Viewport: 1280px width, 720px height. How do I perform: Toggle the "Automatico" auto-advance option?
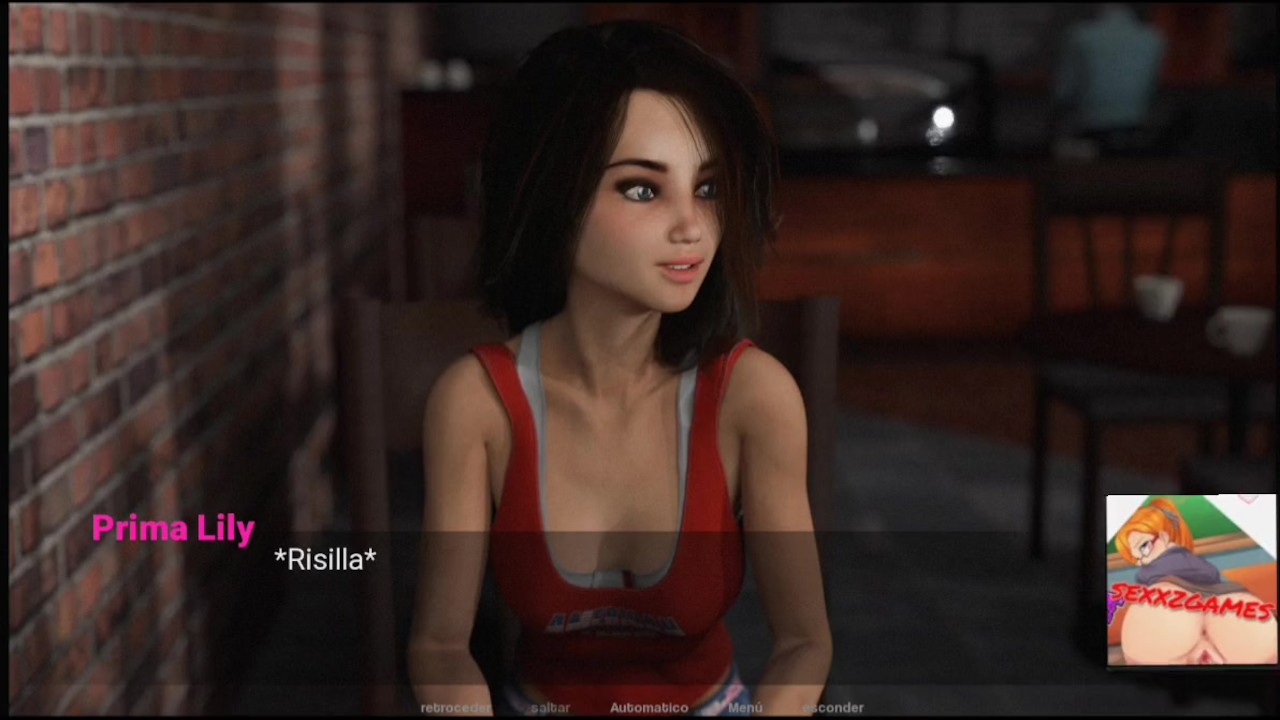tap(649, 708)
